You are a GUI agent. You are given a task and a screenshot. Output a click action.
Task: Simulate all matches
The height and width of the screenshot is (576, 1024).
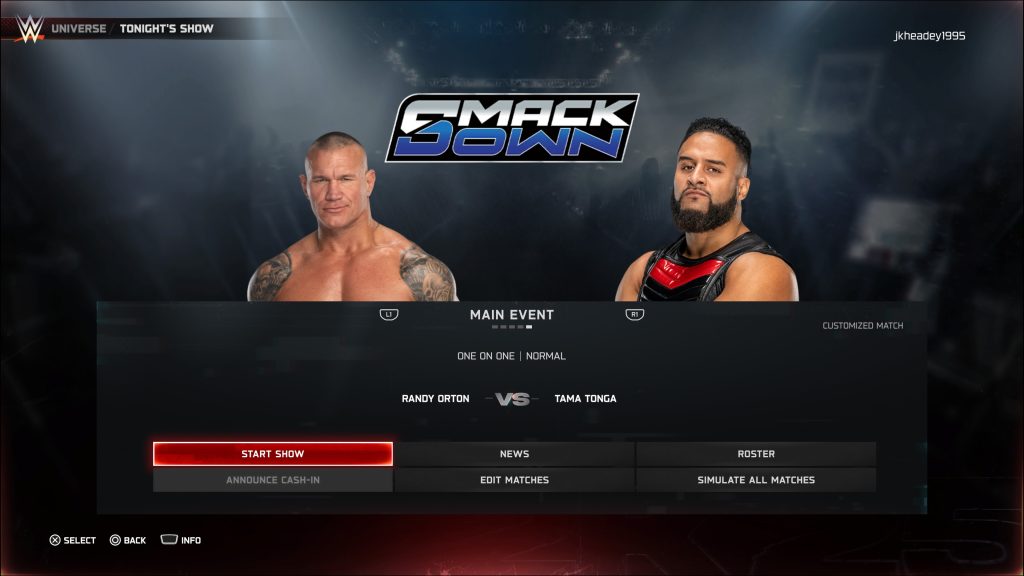click(756, 480)
